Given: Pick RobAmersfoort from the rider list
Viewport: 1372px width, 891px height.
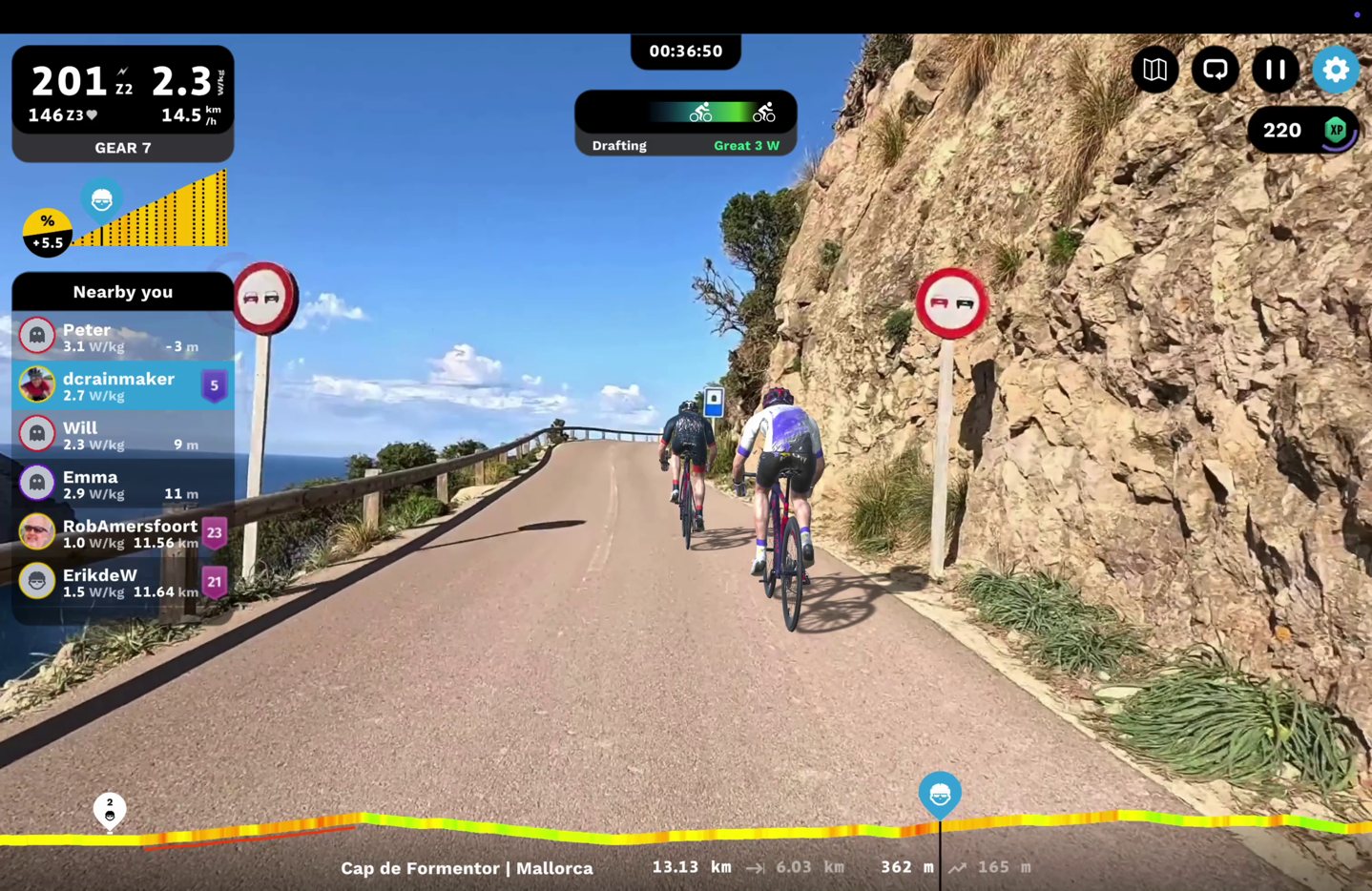Looking at the screenshot, I should point(122,533).
